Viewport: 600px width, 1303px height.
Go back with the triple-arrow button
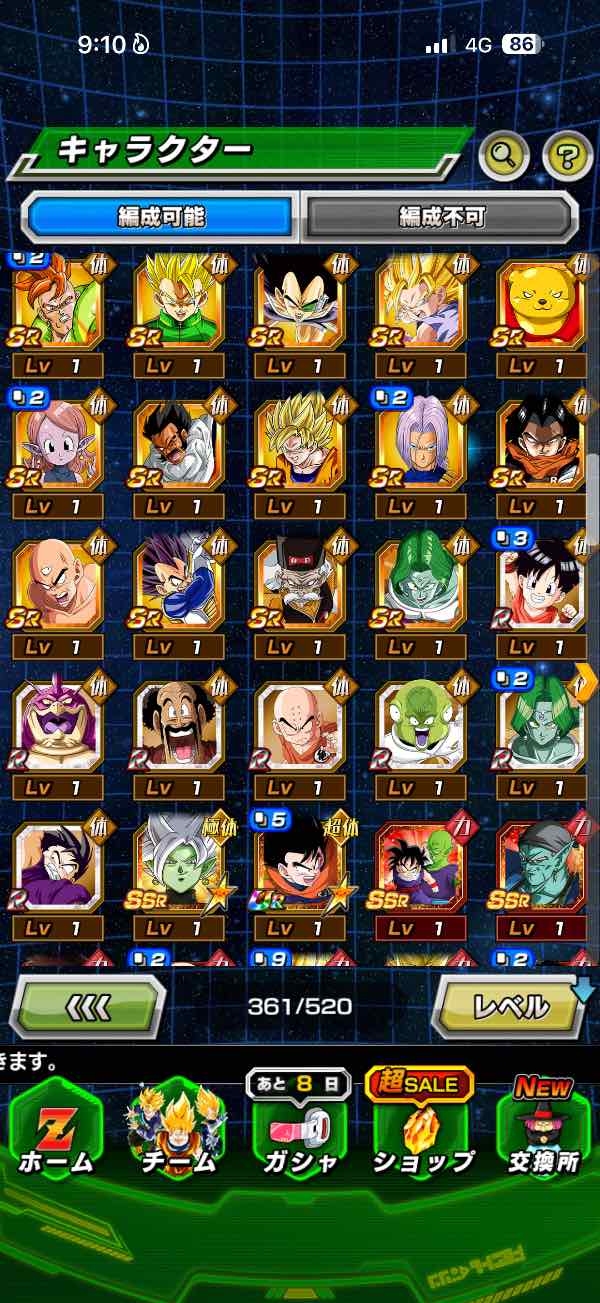[x=88, y=1007]
